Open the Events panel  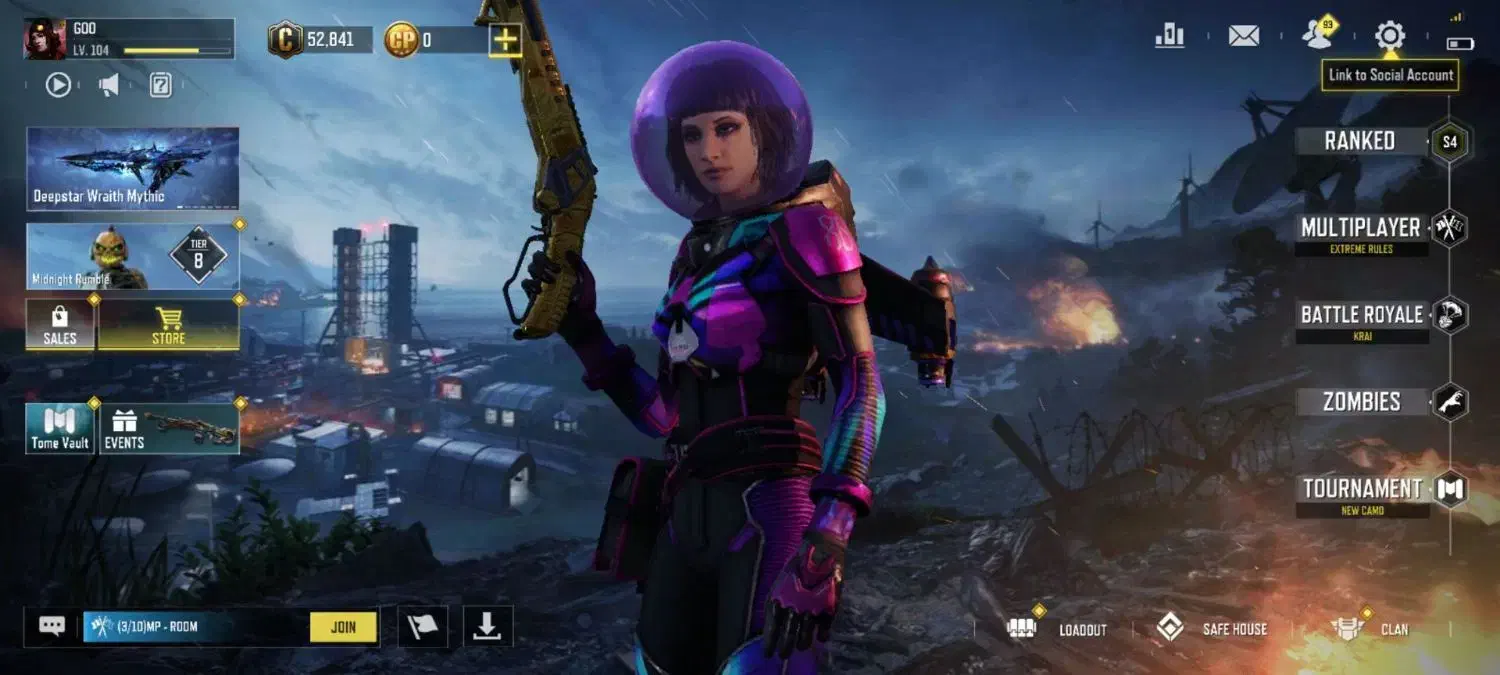(x=169, y=429)
